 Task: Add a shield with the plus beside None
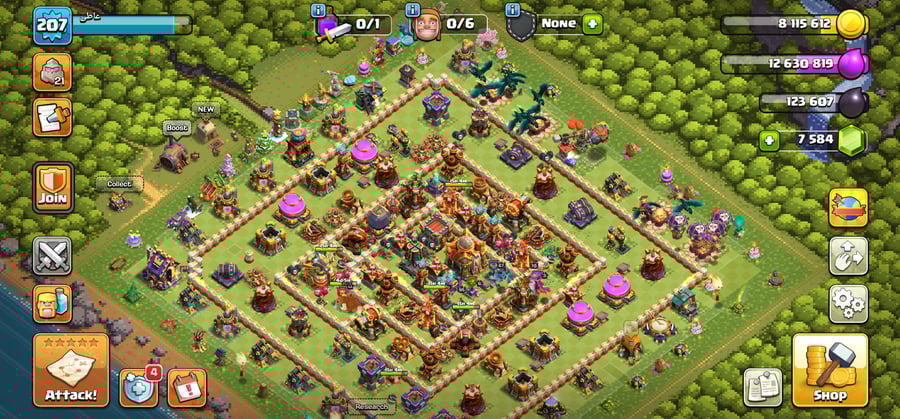pos(592,23)
